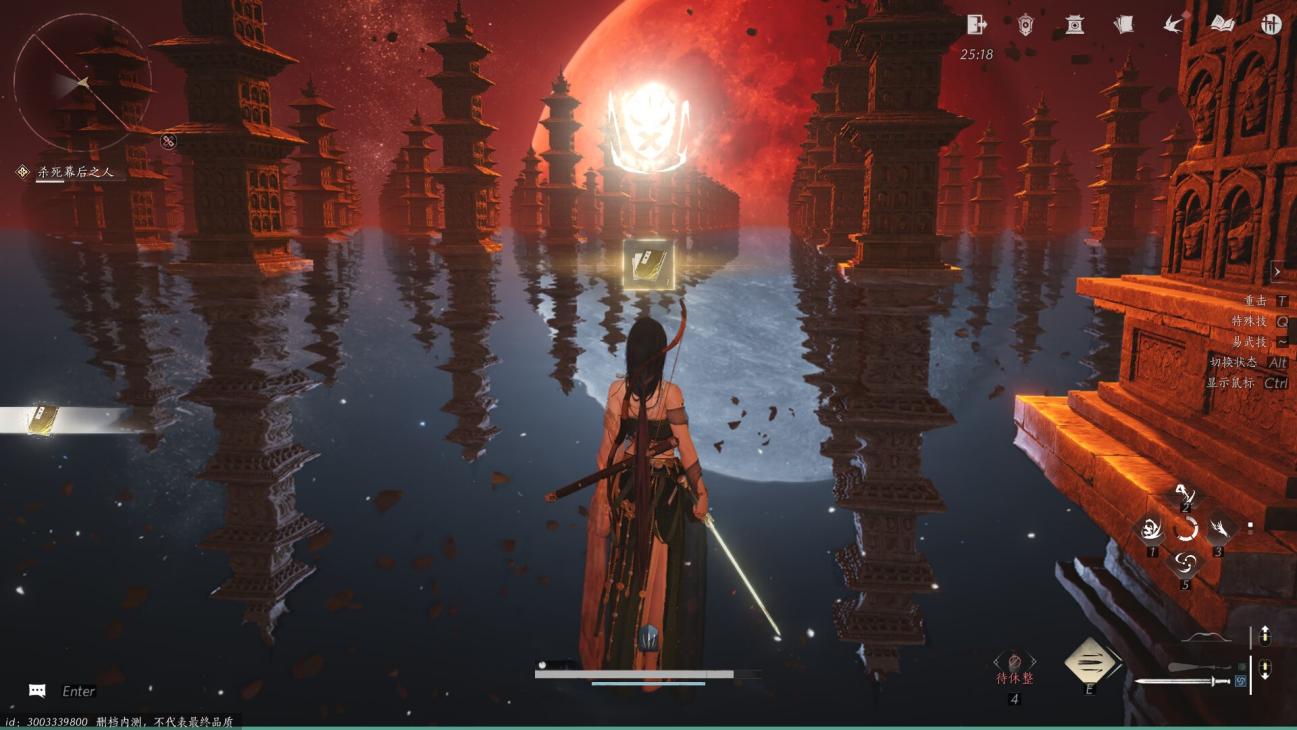Select the 杀死幕后之人 quest tracker

pyautogui.click(x=75, y=172)
